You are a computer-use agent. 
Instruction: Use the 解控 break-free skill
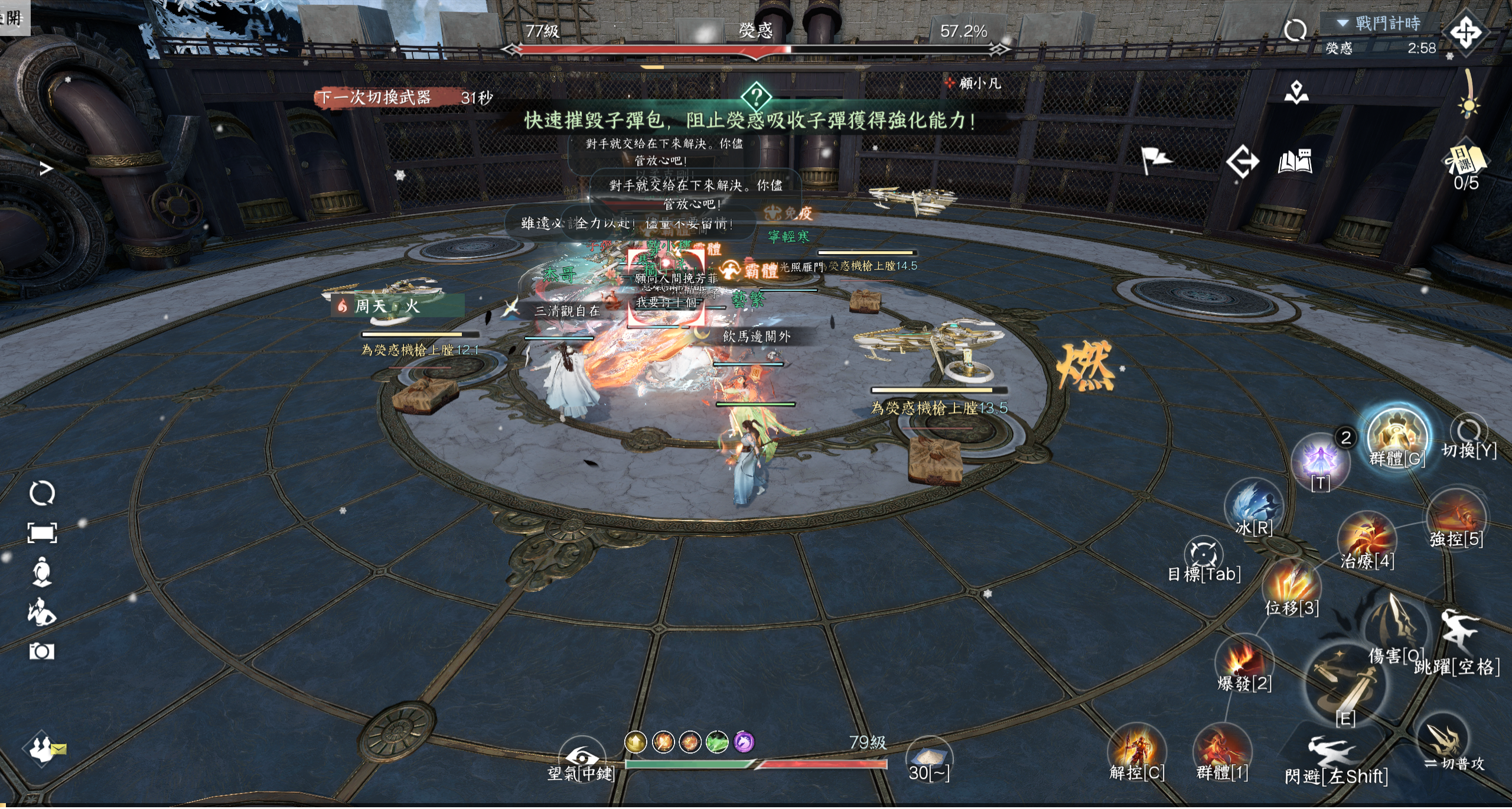[1136, 749]
